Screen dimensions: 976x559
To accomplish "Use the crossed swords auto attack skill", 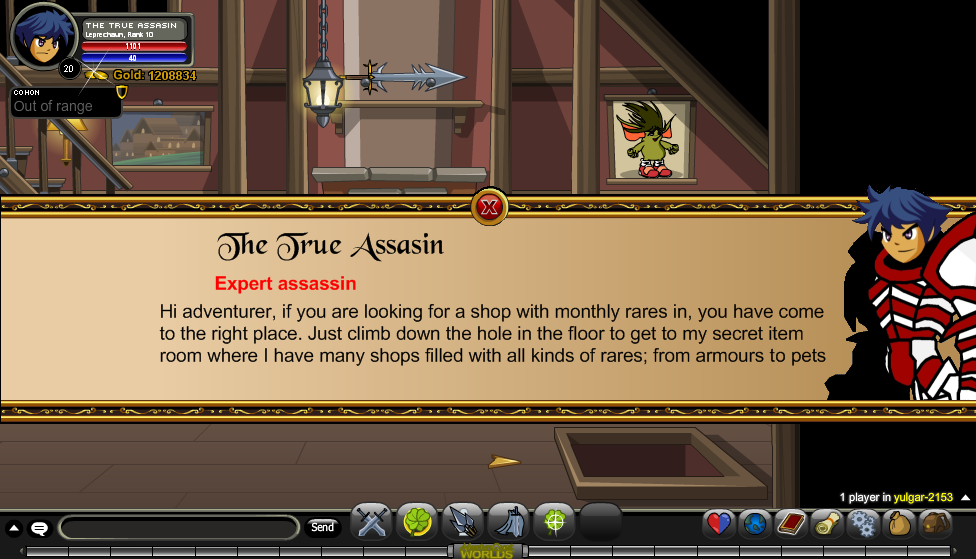I will (372, 522).
